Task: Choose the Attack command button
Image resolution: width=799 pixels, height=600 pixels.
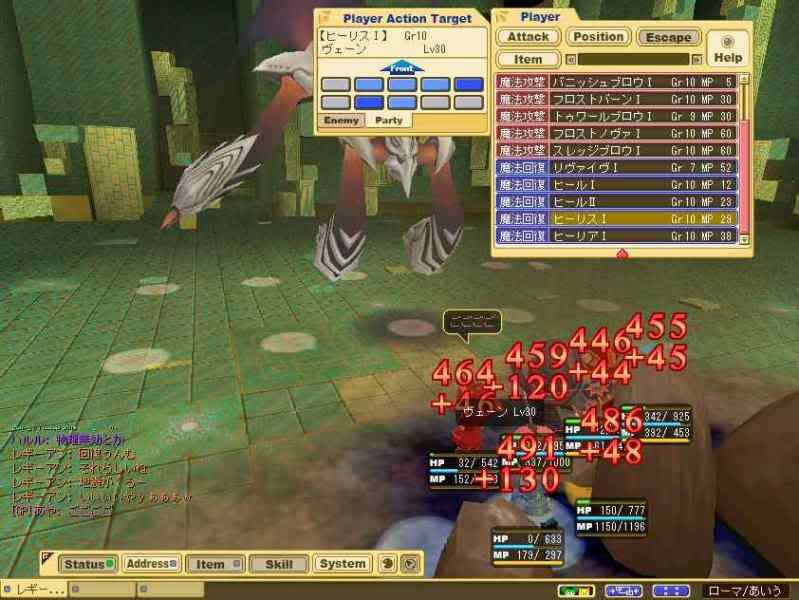Action: click(x=527, y=37)
